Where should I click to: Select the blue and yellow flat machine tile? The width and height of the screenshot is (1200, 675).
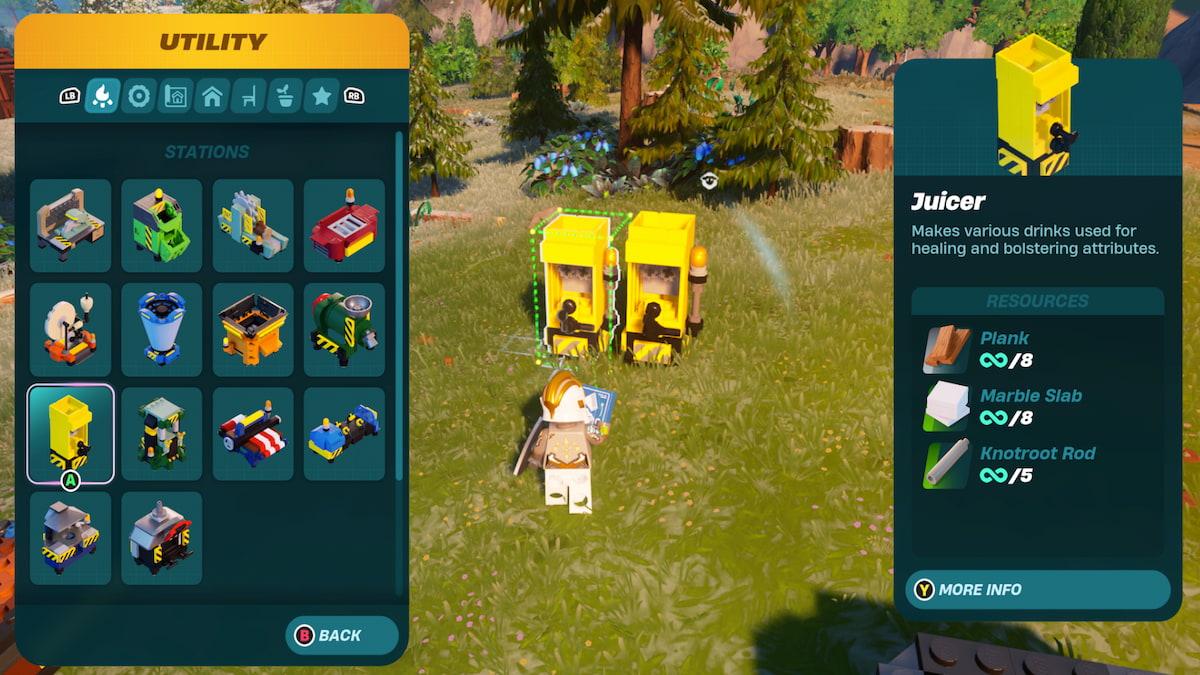pyautogui.click(x=344, y=434)
